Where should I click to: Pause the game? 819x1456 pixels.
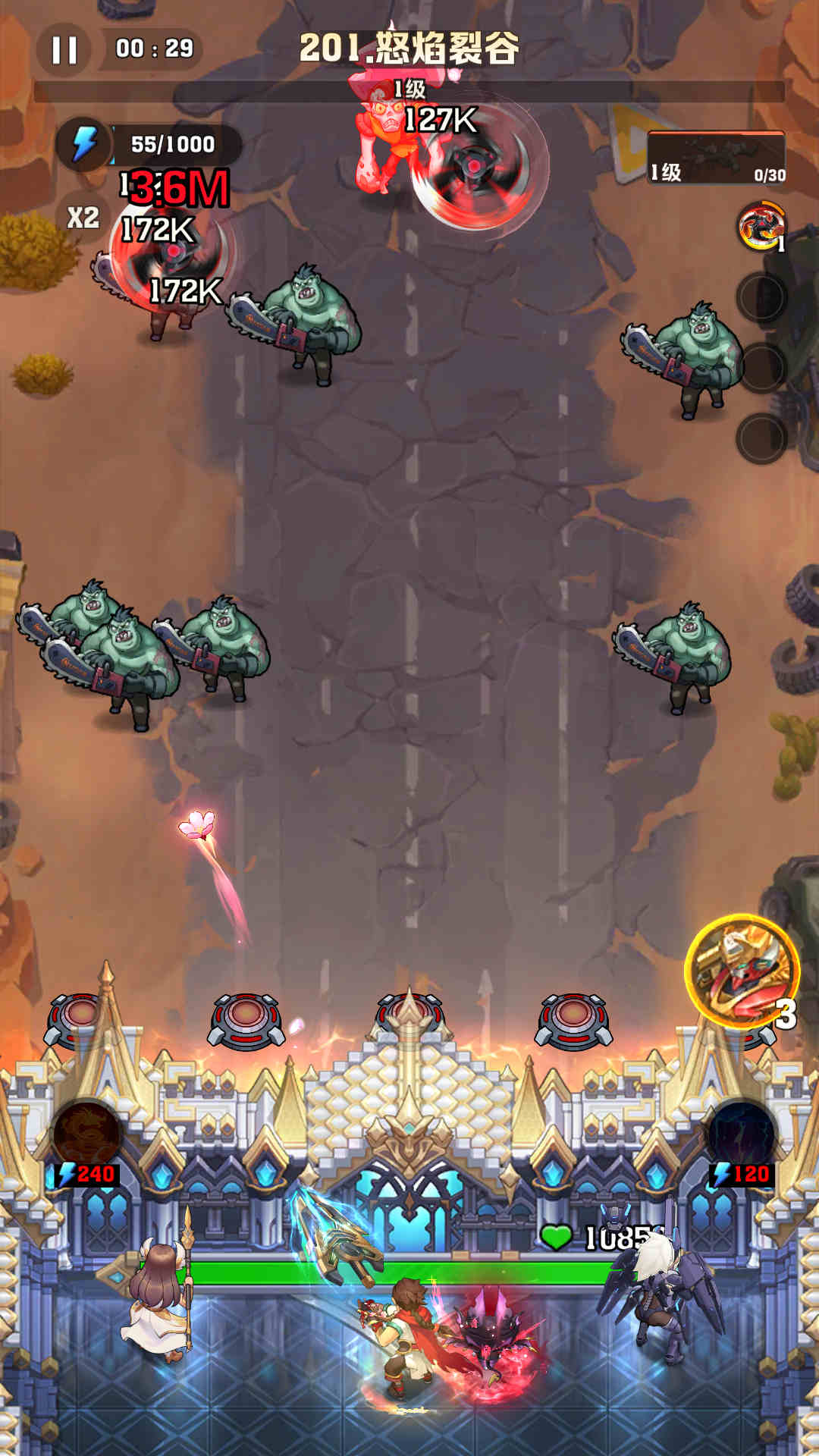coord(64,50)
